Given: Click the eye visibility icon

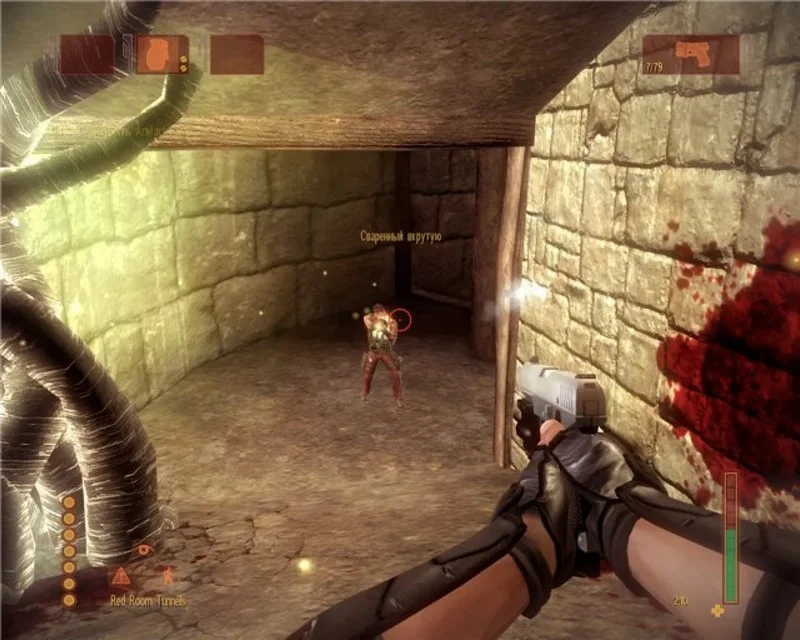Looking at the screenshot, I should [x=146, y=549].
